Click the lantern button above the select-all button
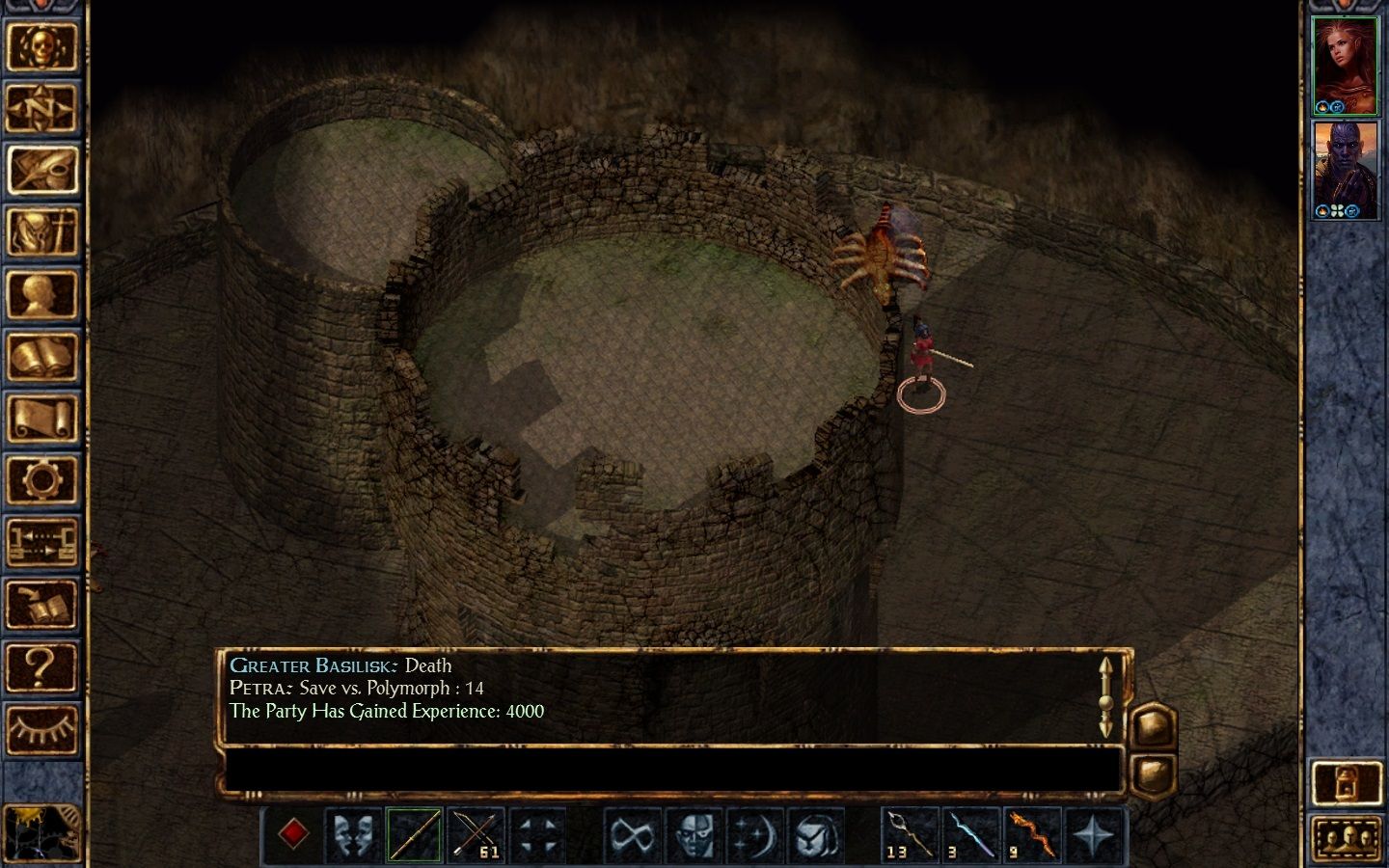Viewport: 1389px width, 868px height. pos(1347,782)
